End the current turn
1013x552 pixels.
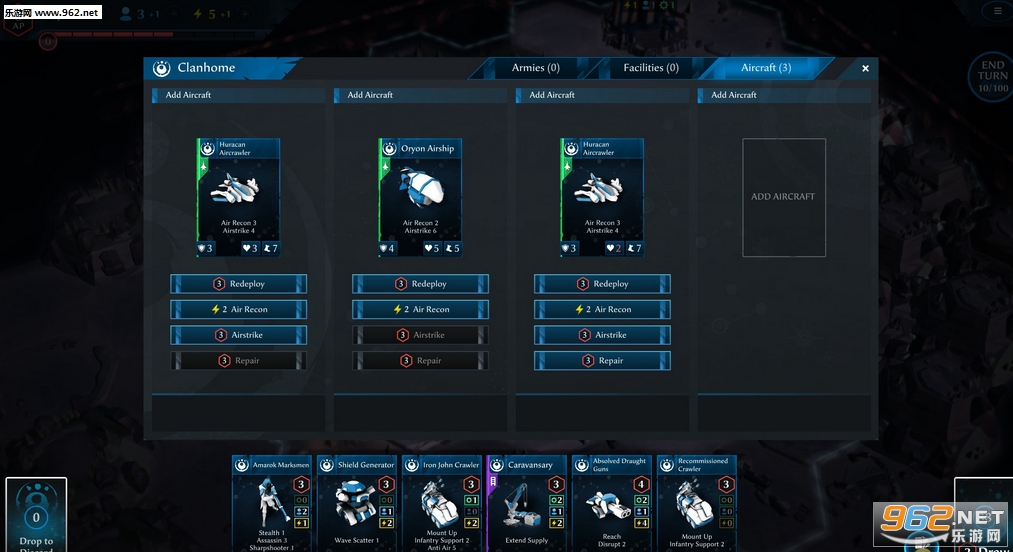(x=991, y=76)
